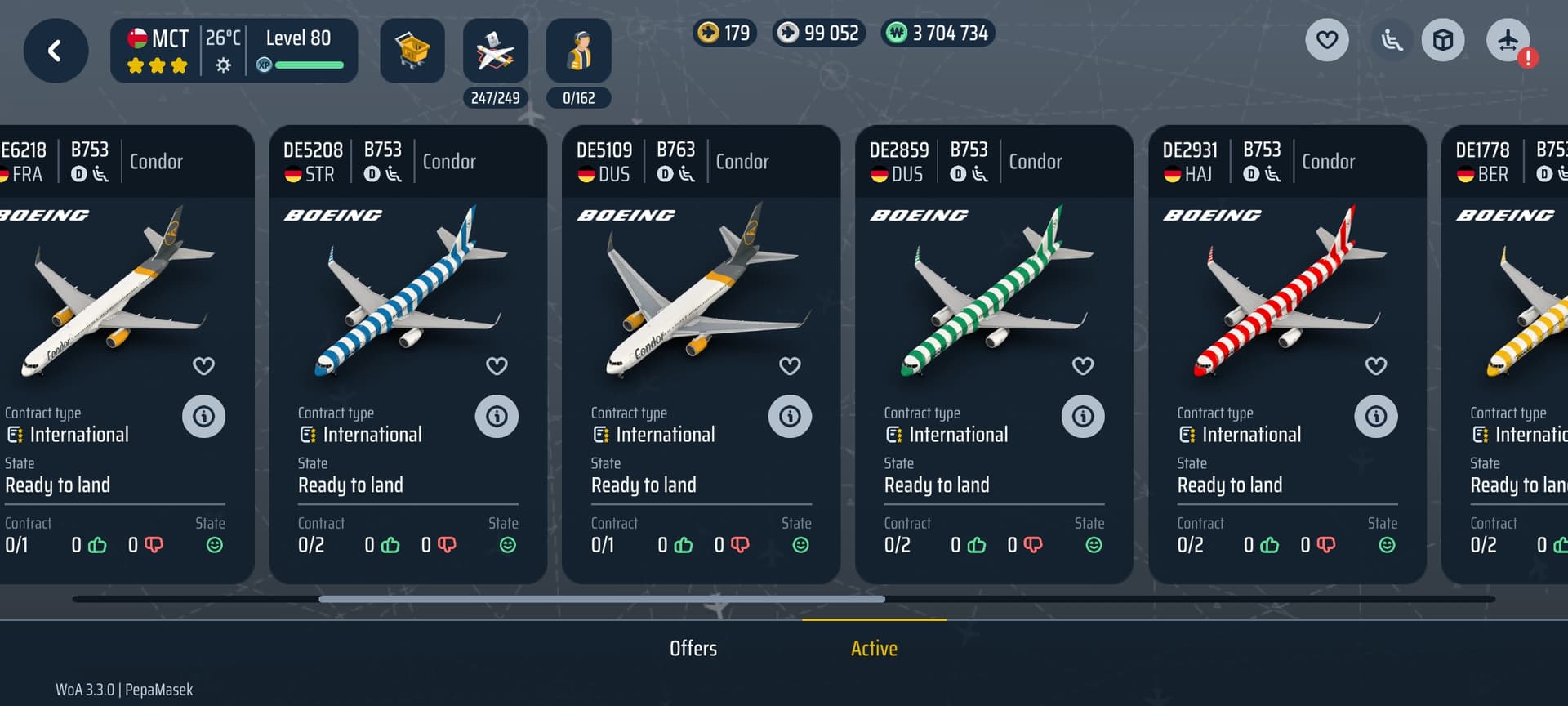Click the horizontal contract list scrollbar
The height and width of the screenshot is (706, 1568).
[x=602, y=599]
